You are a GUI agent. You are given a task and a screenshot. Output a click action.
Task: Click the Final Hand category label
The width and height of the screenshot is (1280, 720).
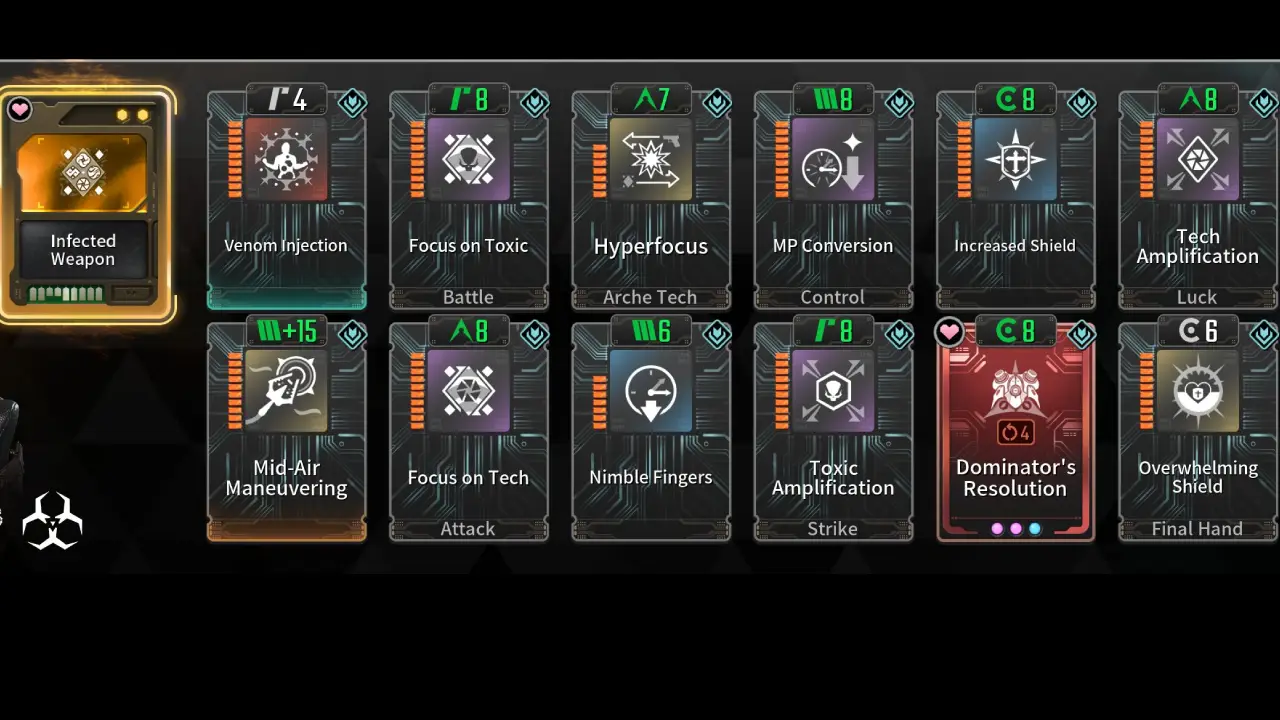tap(1197, 528)
